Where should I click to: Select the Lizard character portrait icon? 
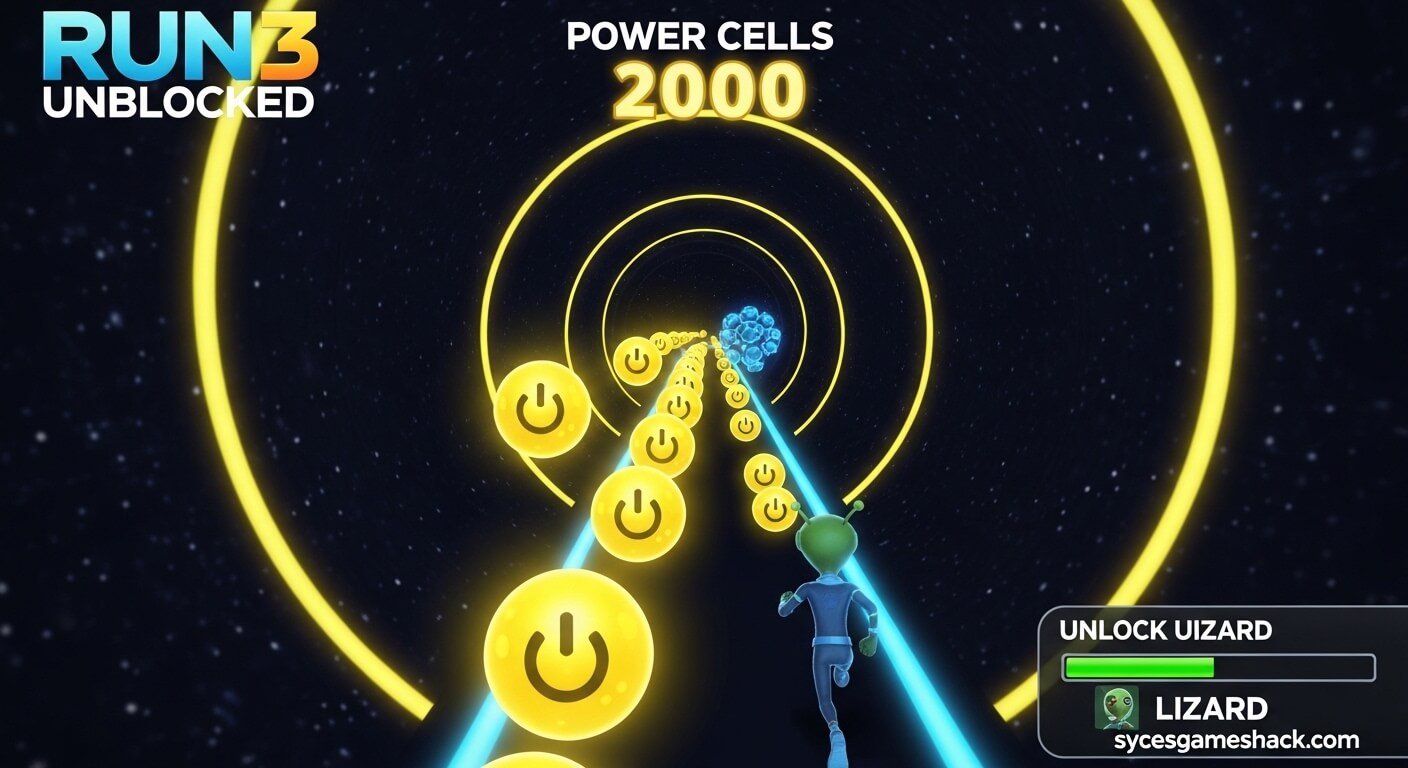pyautogui.click(x=1116, y=707)
